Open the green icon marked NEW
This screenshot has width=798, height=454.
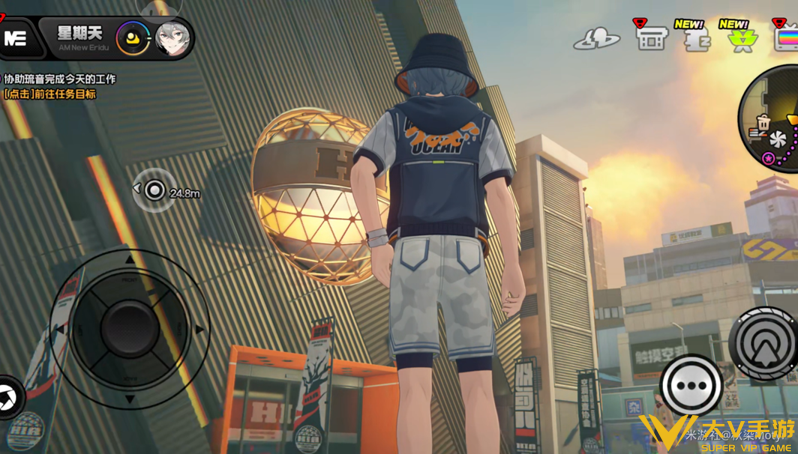pos(739,39)
